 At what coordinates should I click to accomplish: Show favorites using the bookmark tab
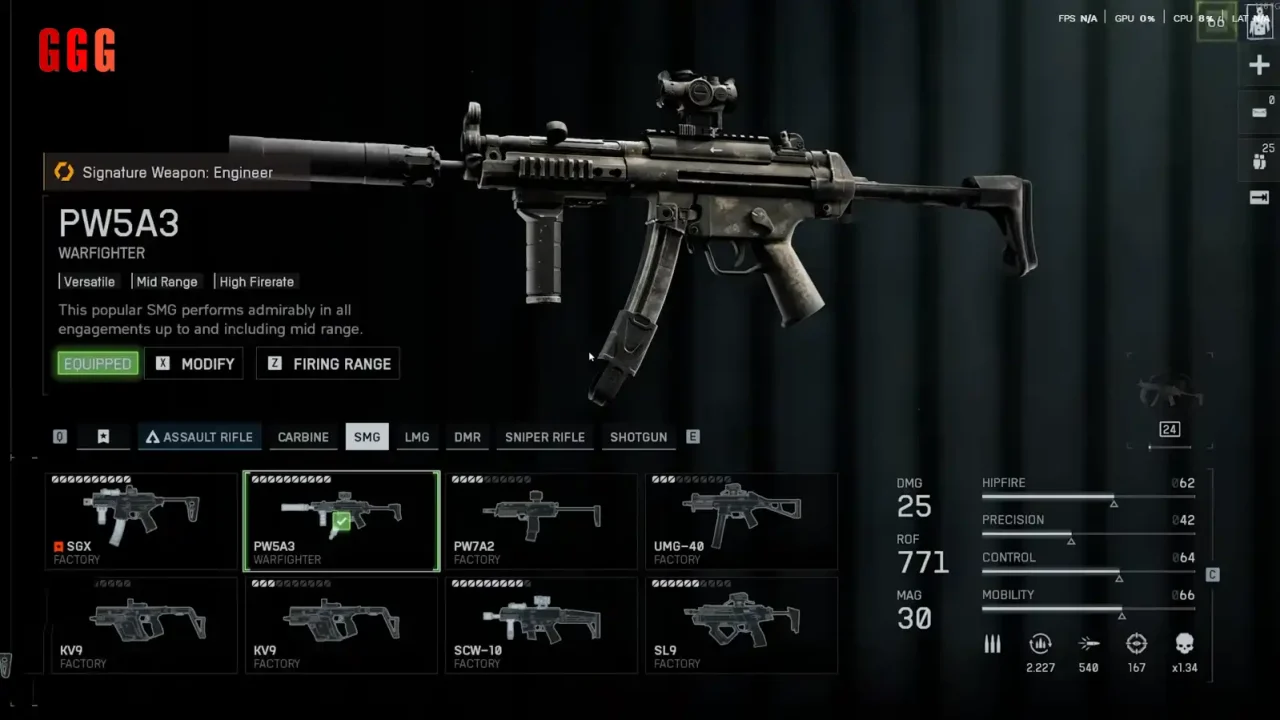coord(103,437)
